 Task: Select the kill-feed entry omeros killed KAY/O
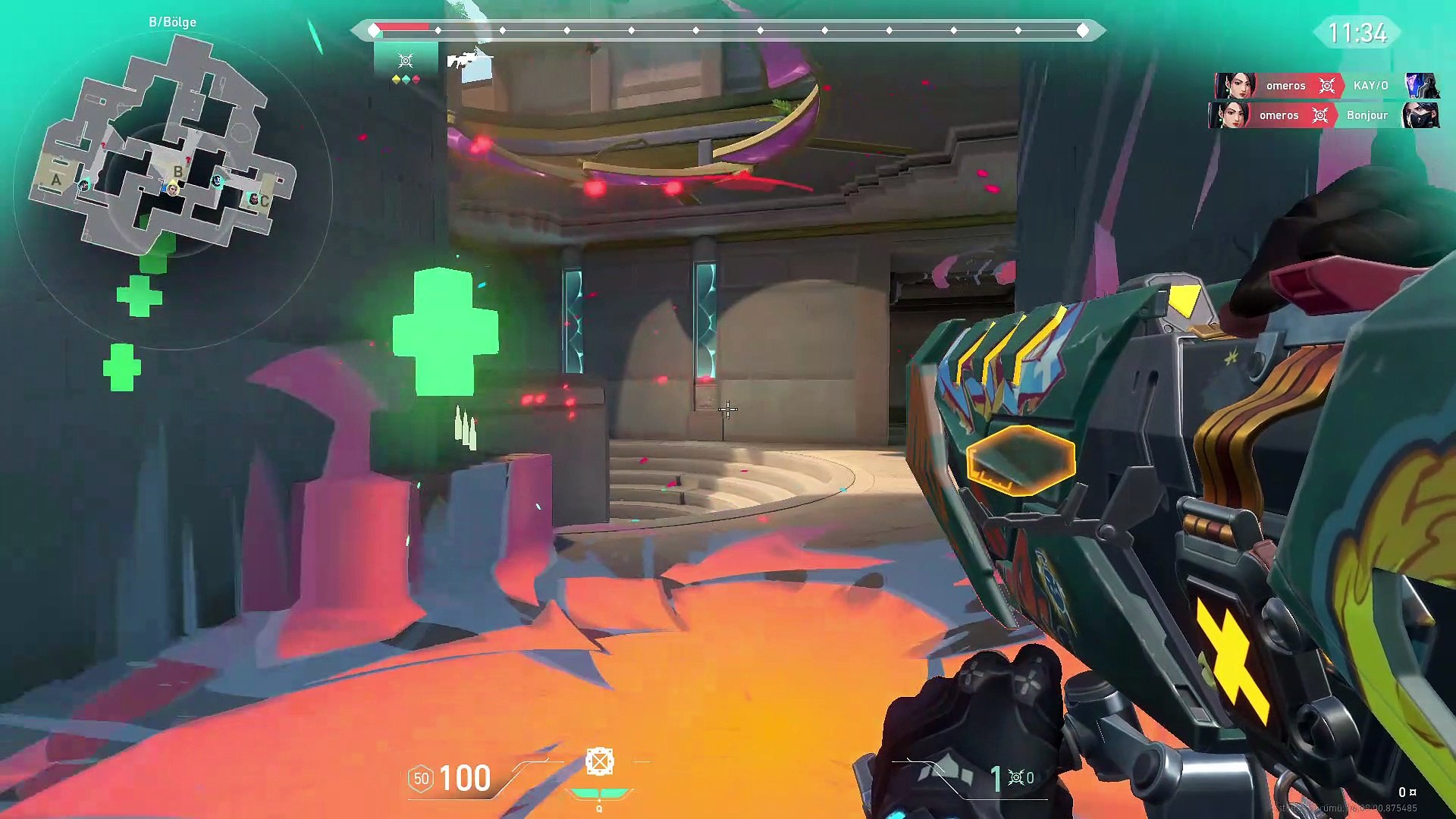[1327, 86]
